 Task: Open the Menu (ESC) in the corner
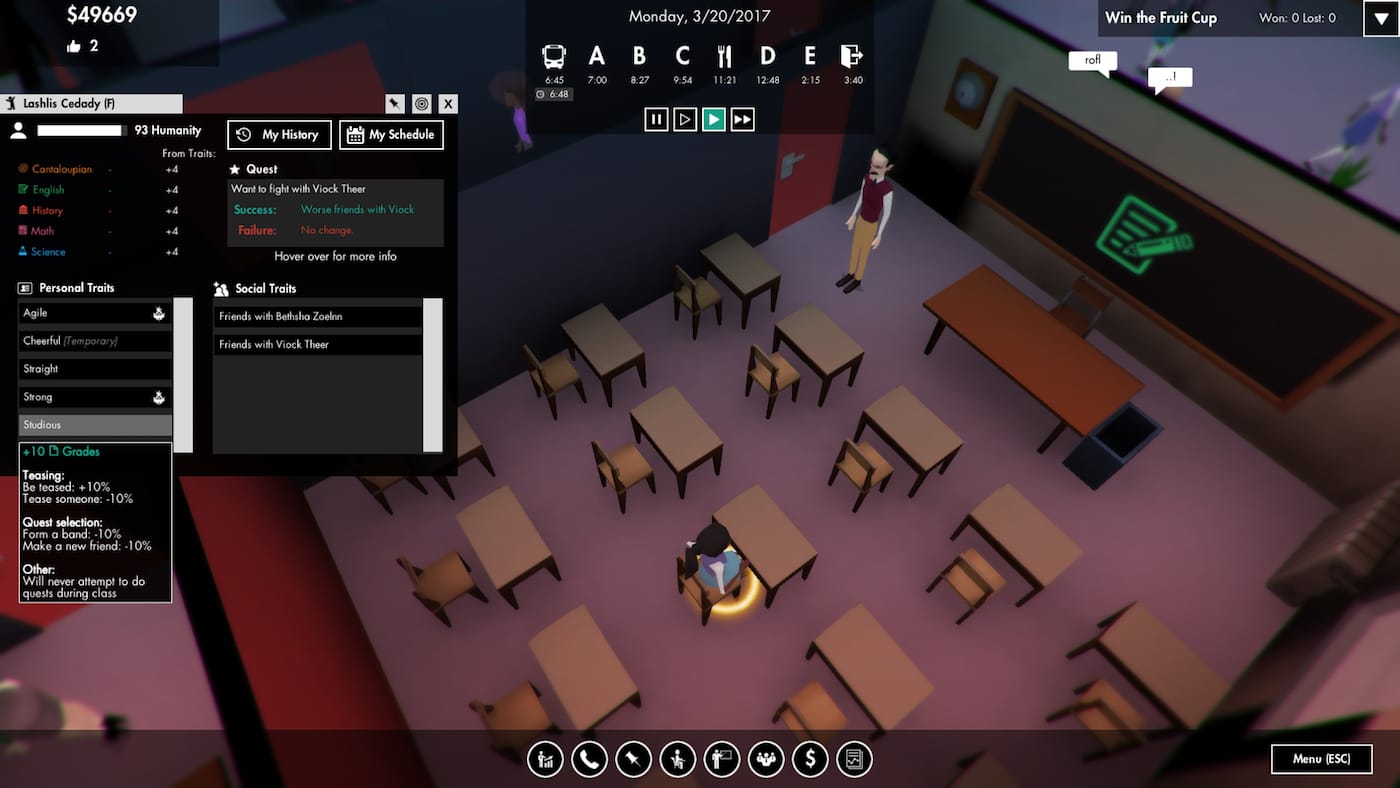pos(1321,759)
